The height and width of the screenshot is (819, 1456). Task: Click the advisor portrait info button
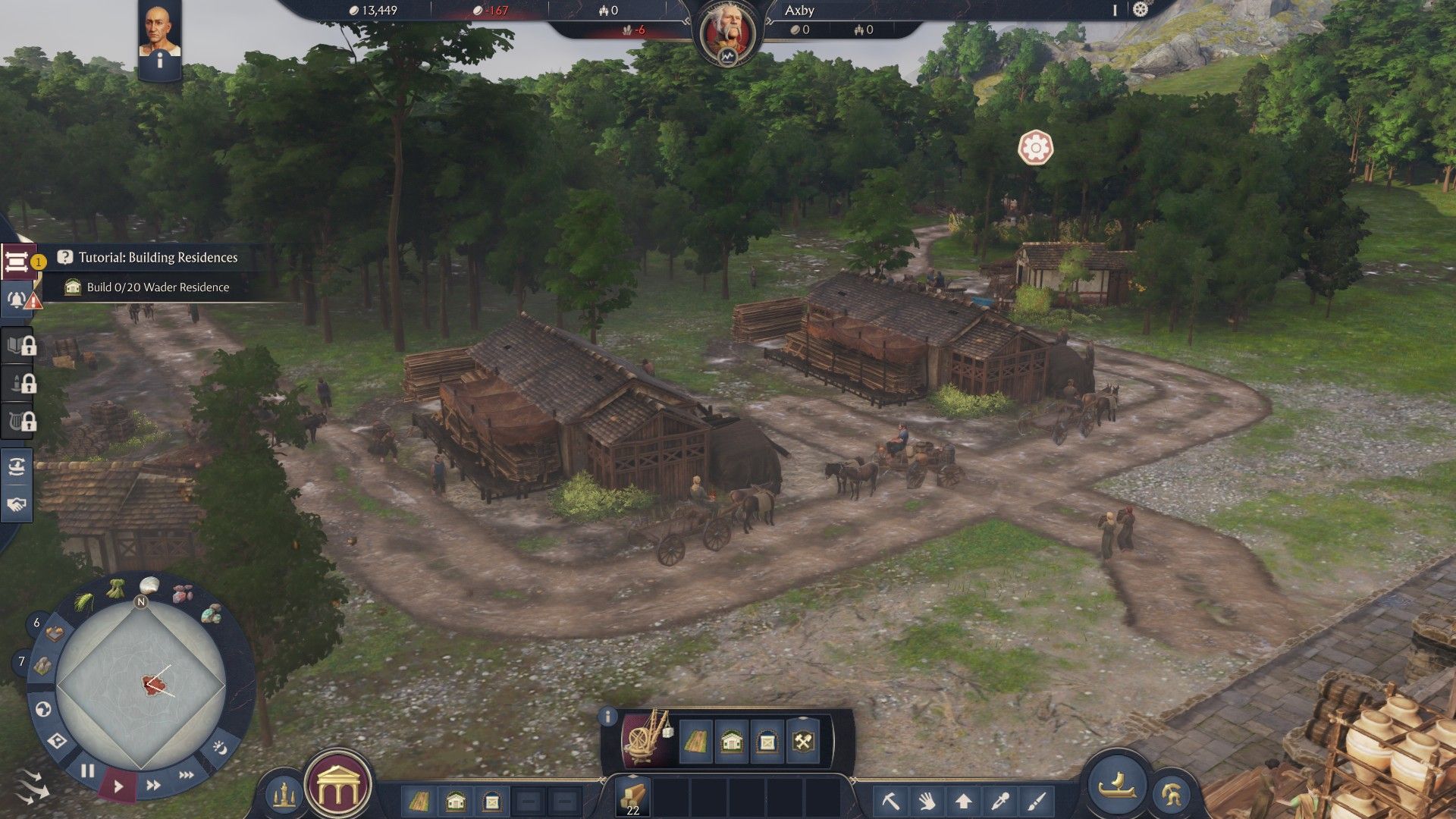click(159, 62)
